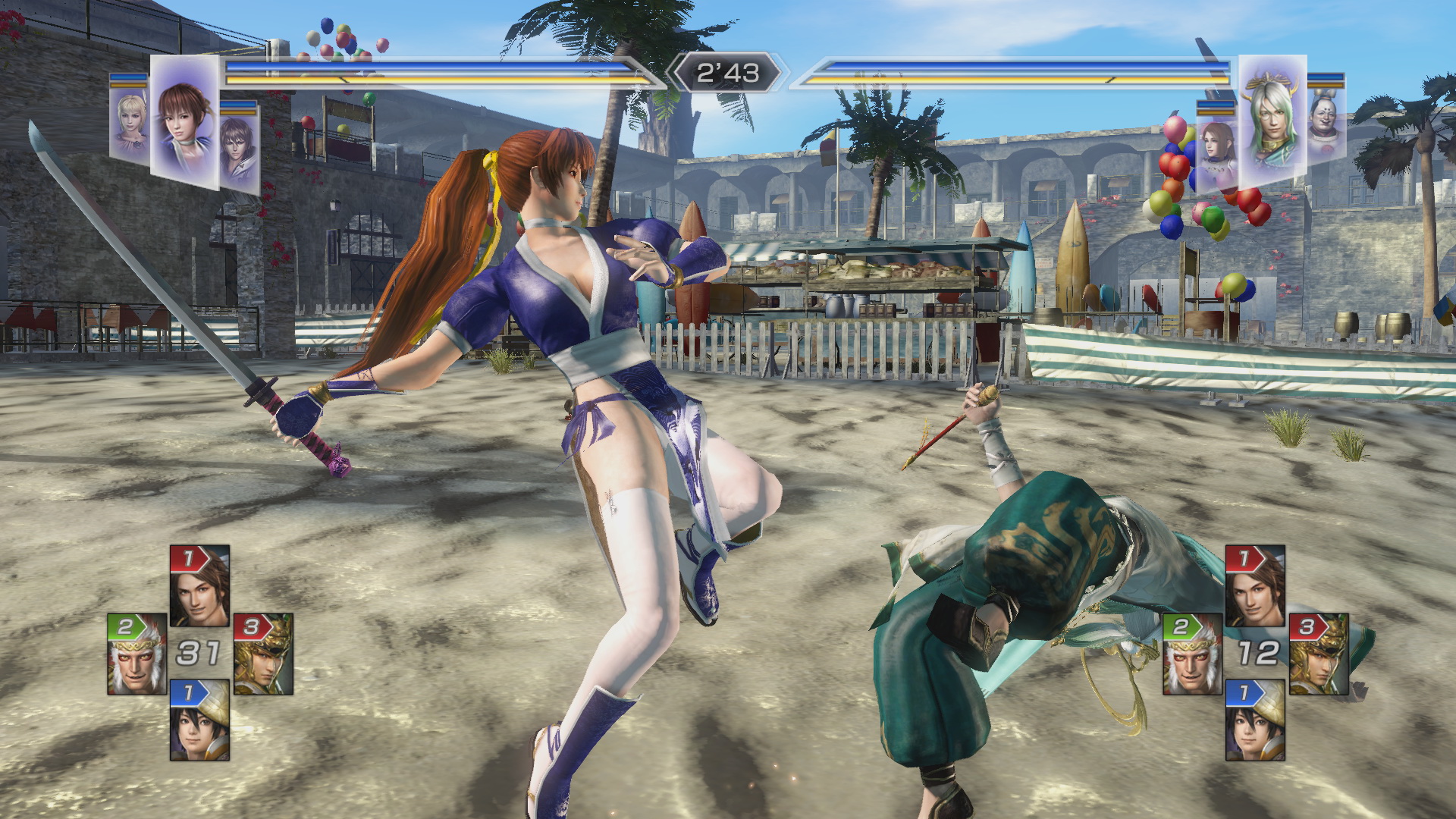Activate the red 3 card beside the 31 counter
This screenshot has width=1456, height=819.
[262, 654]
